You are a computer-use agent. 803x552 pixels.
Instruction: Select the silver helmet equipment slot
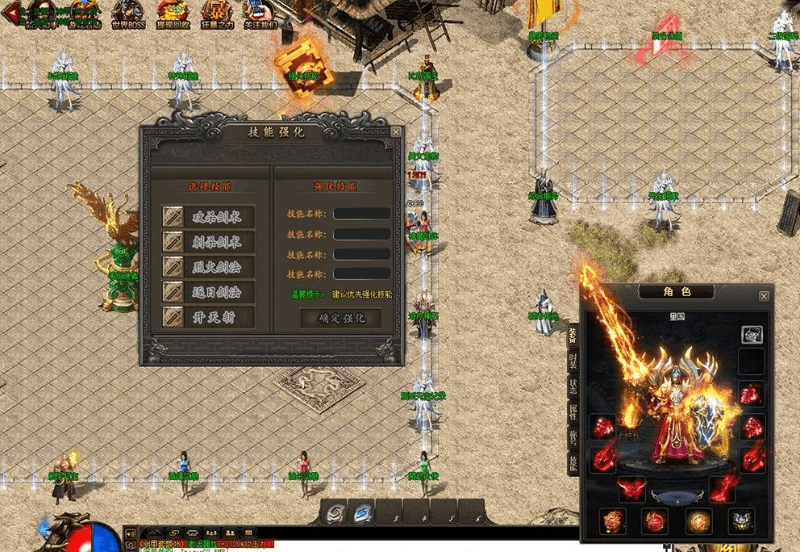pyautogui.click(x=751, y=336)
